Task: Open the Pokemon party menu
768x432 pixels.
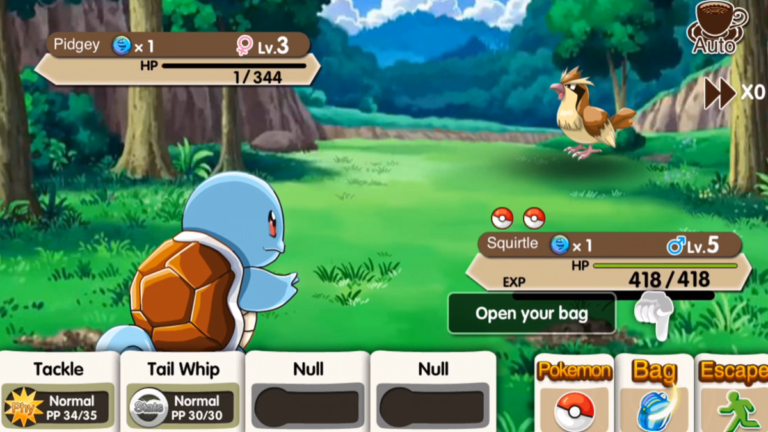Action: pos(574,393)
